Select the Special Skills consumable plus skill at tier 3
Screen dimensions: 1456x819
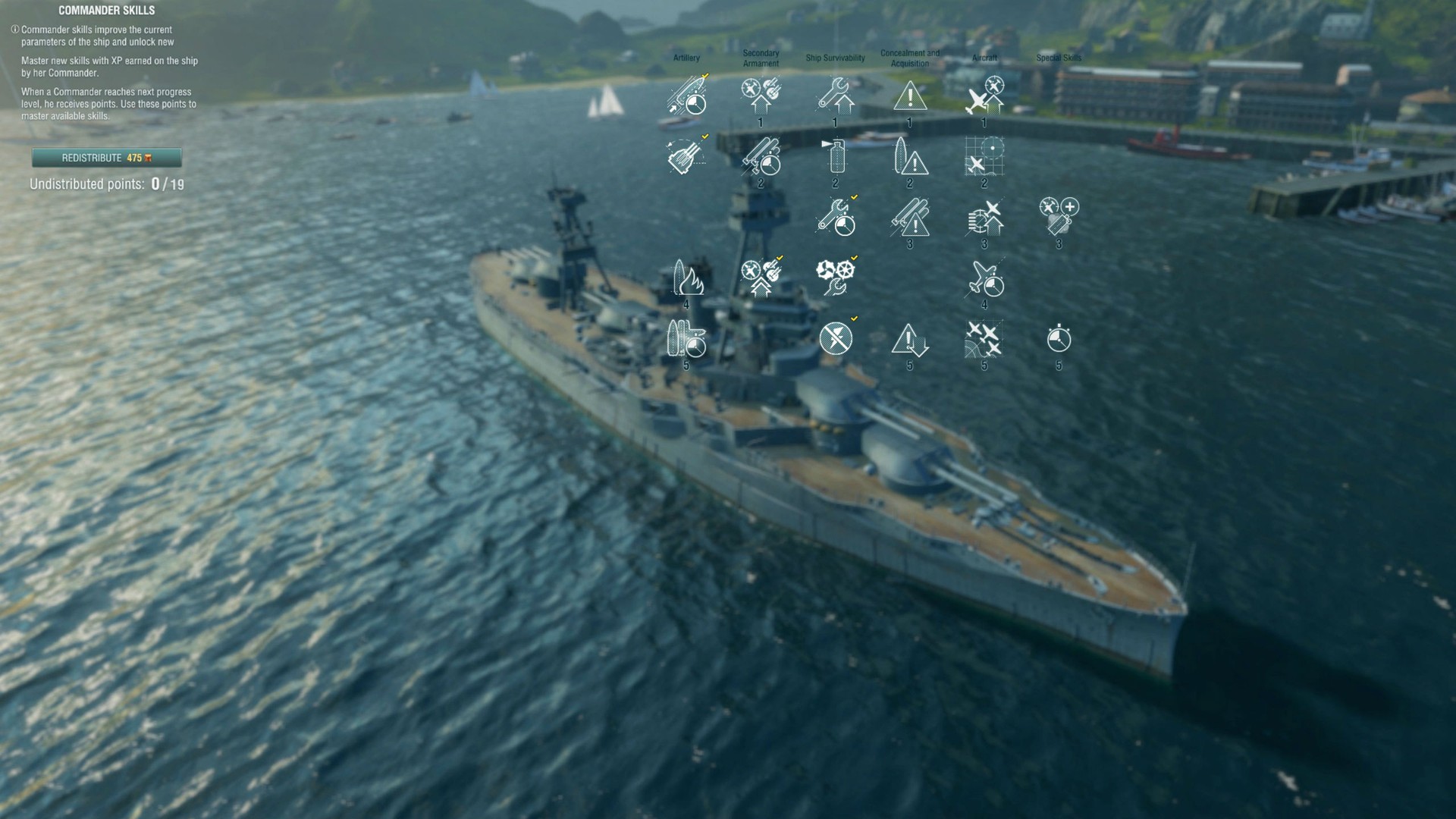(1058, 217)
